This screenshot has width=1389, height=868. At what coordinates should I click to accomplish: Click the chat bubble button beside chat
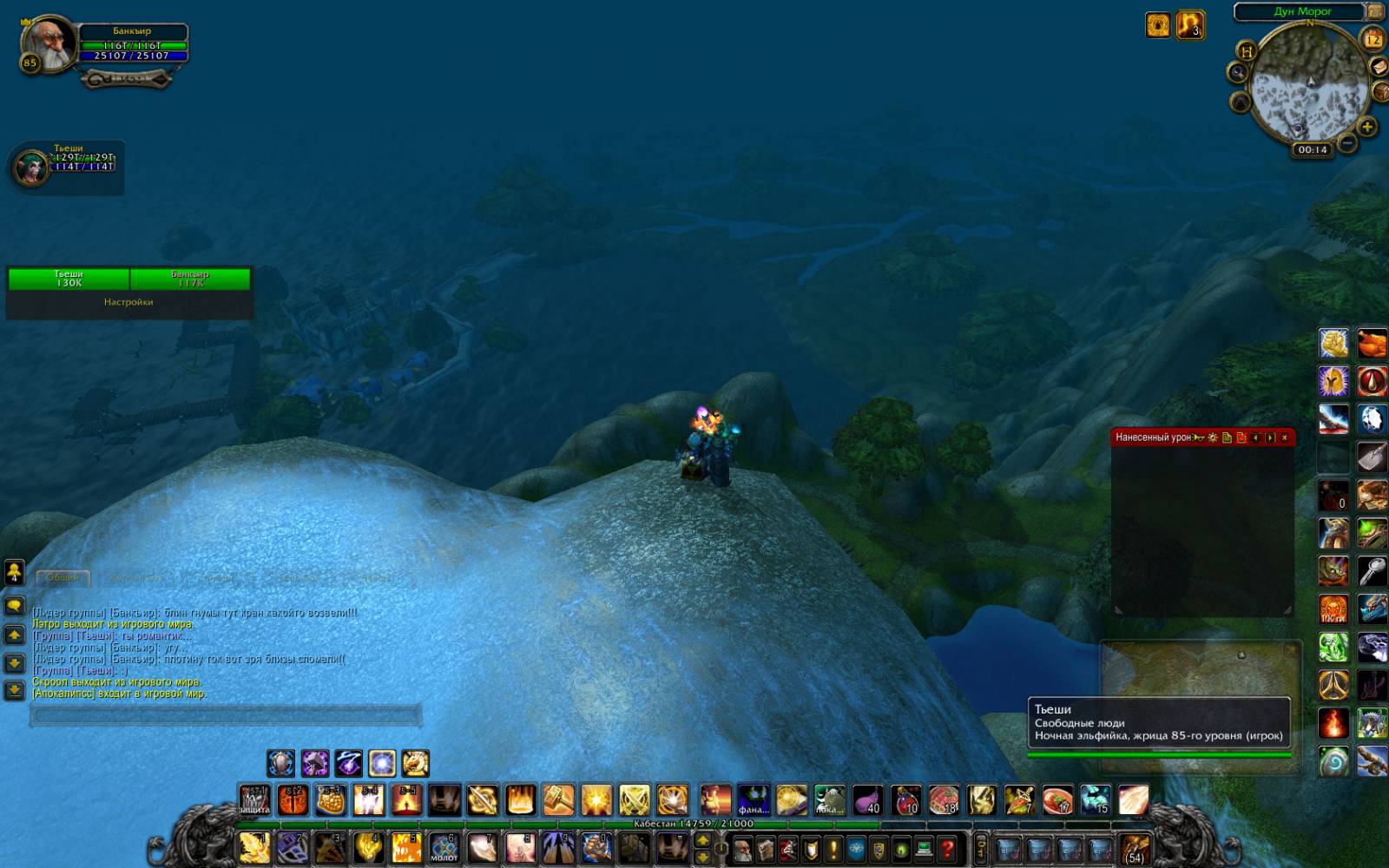[14, 605]
